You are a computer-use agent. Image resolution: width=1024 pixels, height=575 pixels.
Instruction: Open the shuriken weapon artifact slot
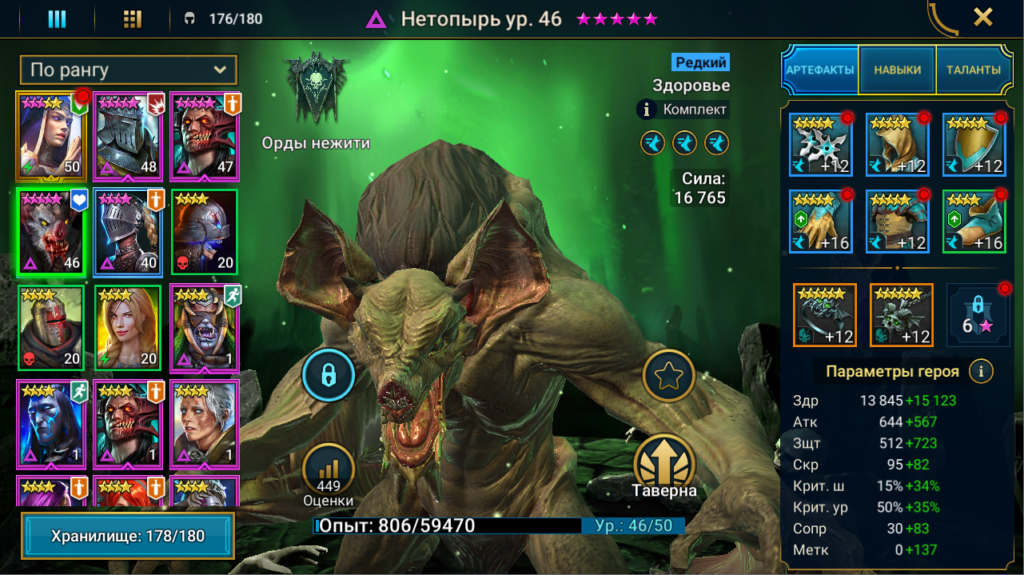pyautogui.click(x=820, y=144)
